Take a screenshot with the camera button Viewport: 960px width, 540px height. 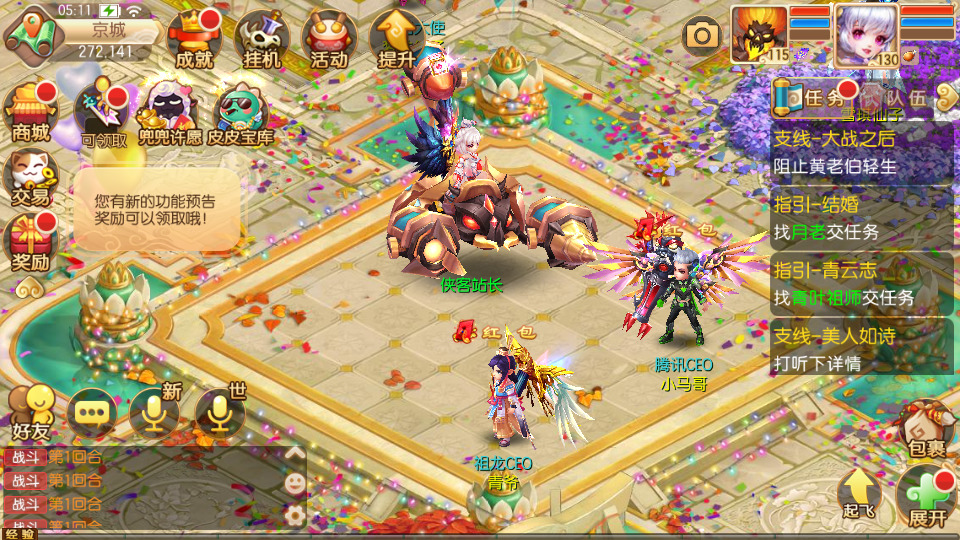pyautogui.click(x=702, y=36)
